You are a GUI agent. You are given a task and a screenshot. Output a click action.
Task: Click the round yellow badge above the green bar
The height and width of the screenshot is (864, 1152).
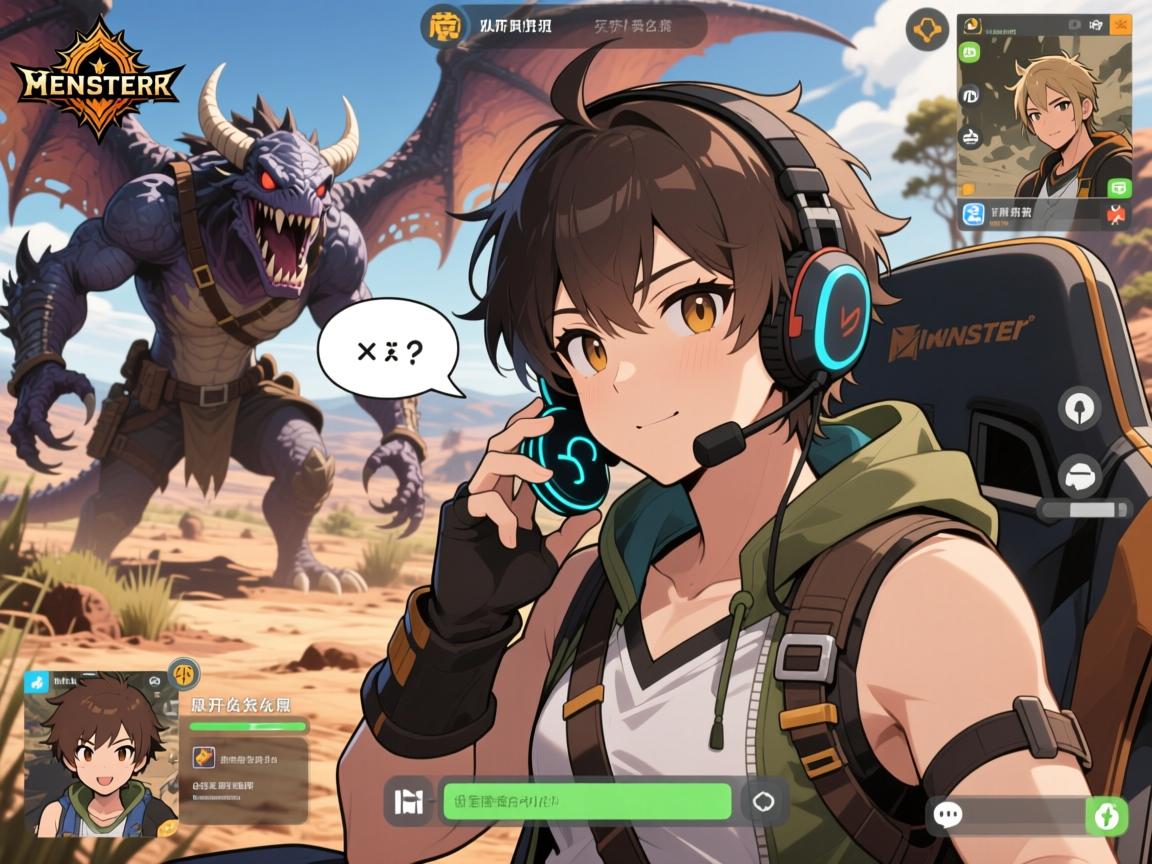pyautogui.click(x=184, y=673)
